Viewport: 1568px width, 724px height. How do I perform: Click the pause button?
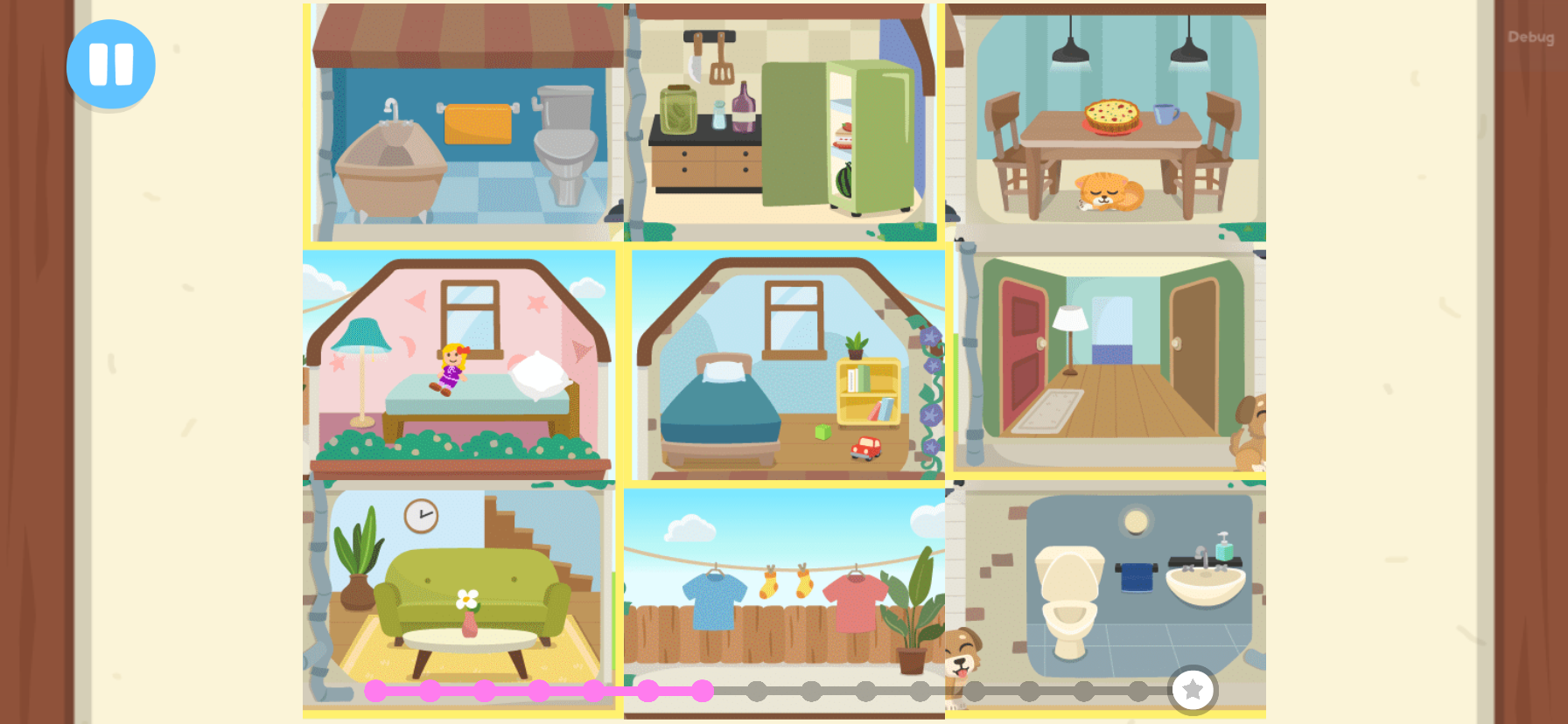(110, 64)
